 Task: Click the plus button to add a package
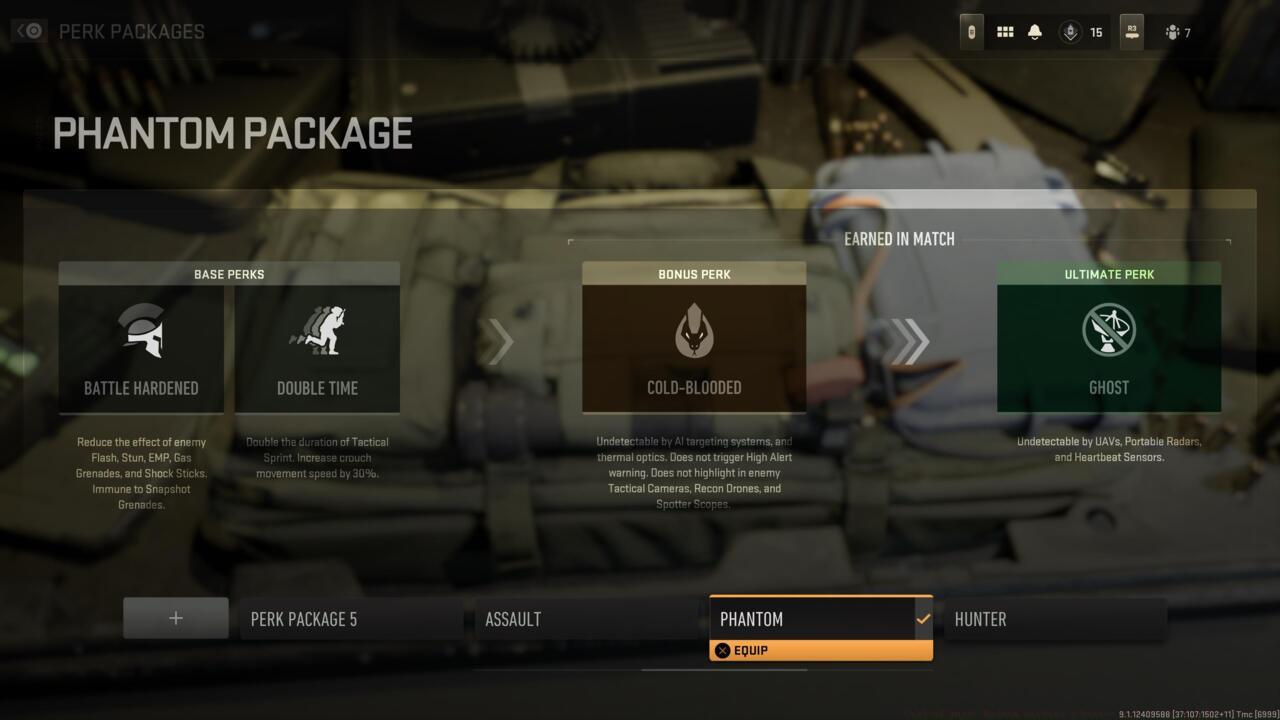click(175, 617)
